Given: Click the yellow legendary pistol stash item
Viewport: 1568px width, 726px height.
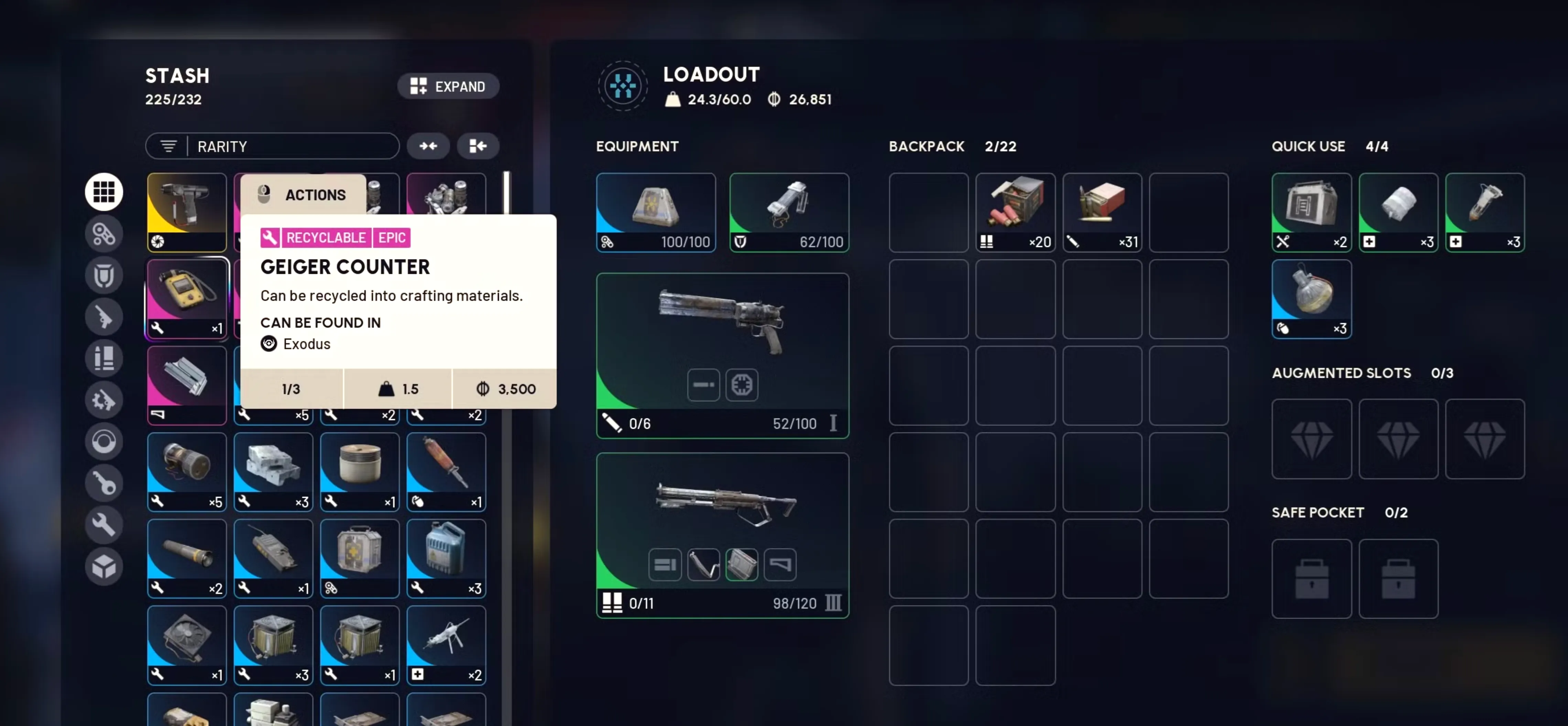Looking at the screenshot, I should click(187, 212).
